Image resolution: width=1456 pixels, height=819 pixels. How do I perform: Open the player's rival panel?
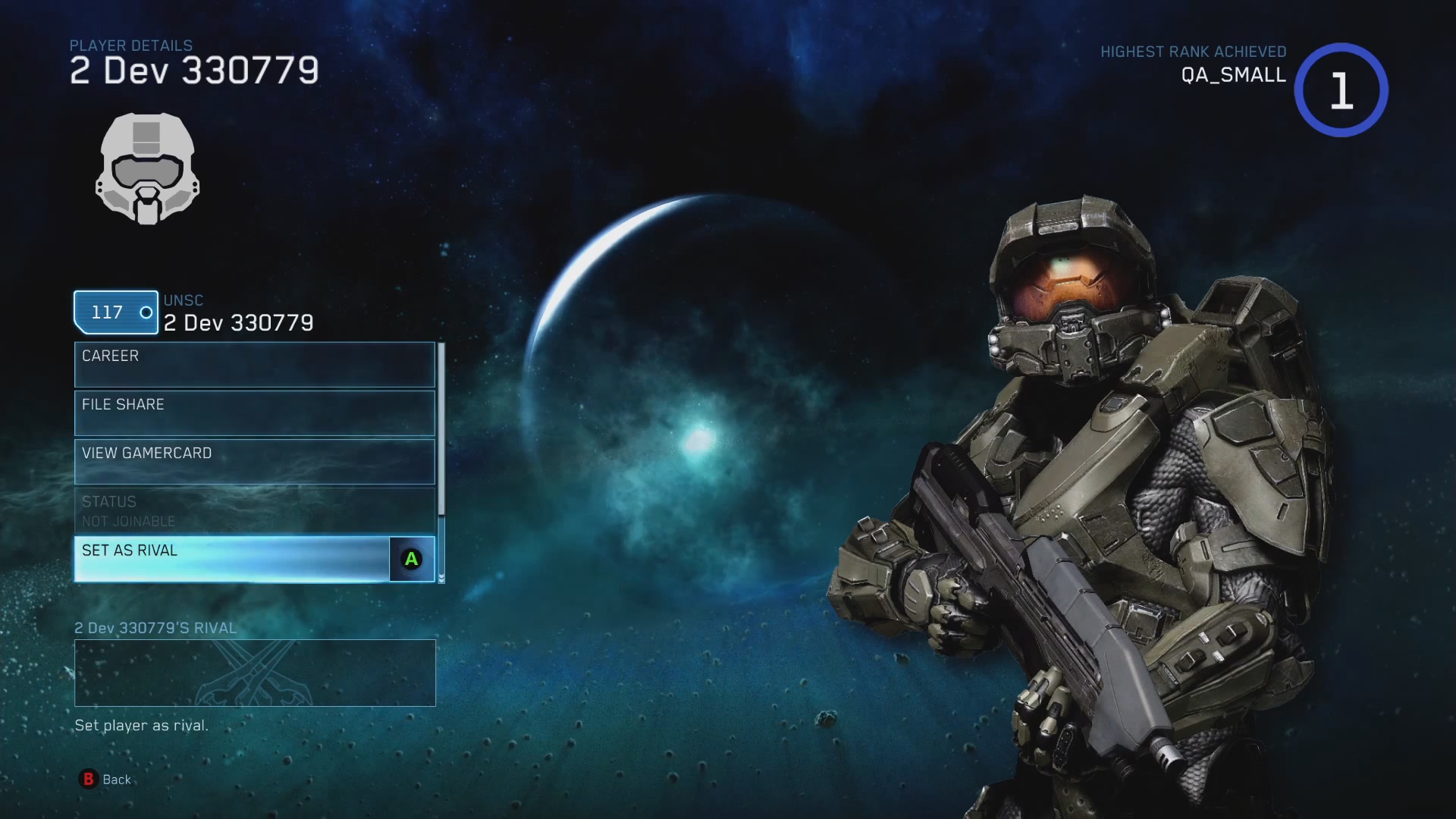[x=255, y=673]
